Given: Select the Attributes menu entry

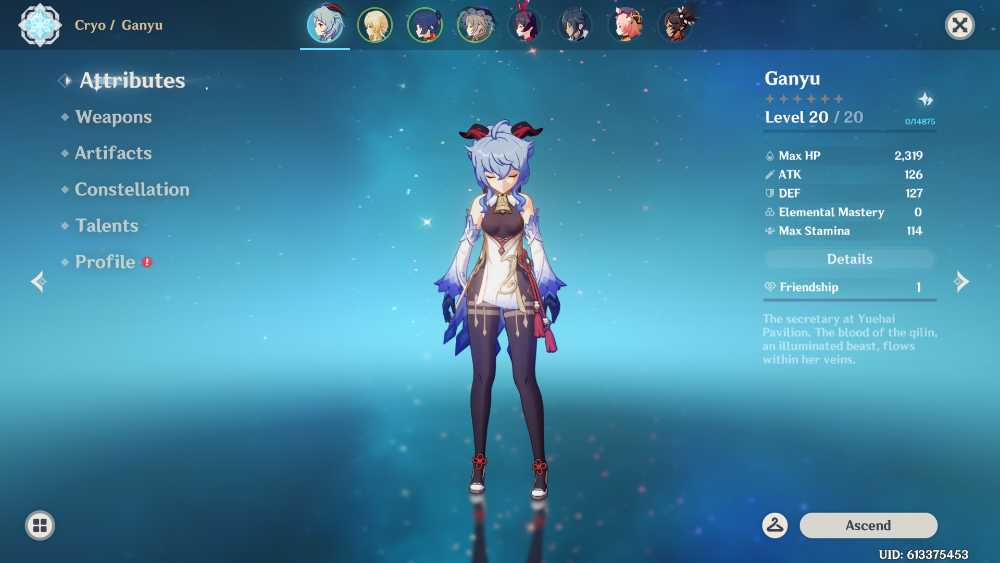Looking at the screenshot, I should 132,81.
